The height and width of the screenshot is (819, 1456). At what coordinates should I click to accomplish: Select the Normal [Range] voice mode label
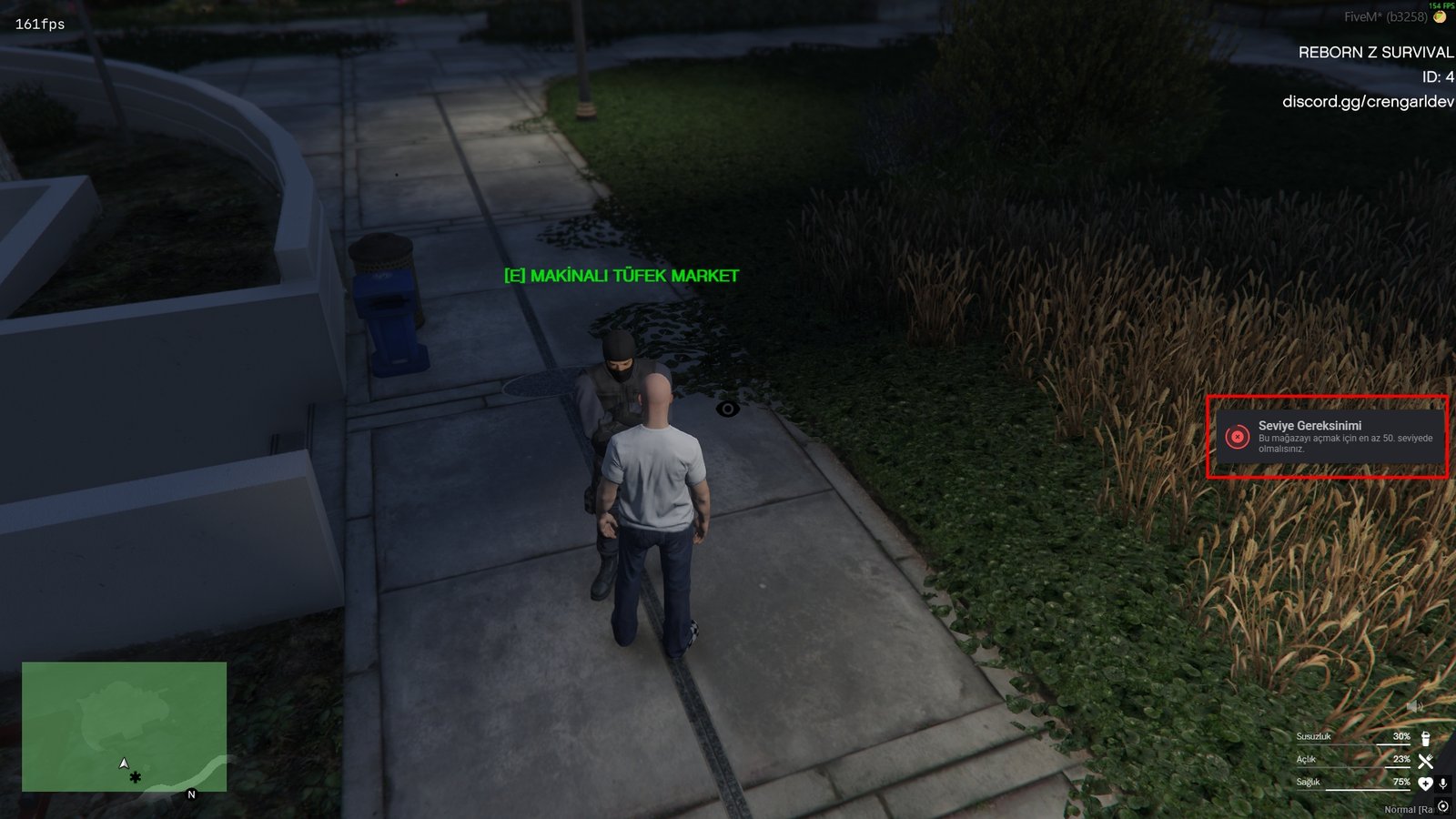(1404, 809)
